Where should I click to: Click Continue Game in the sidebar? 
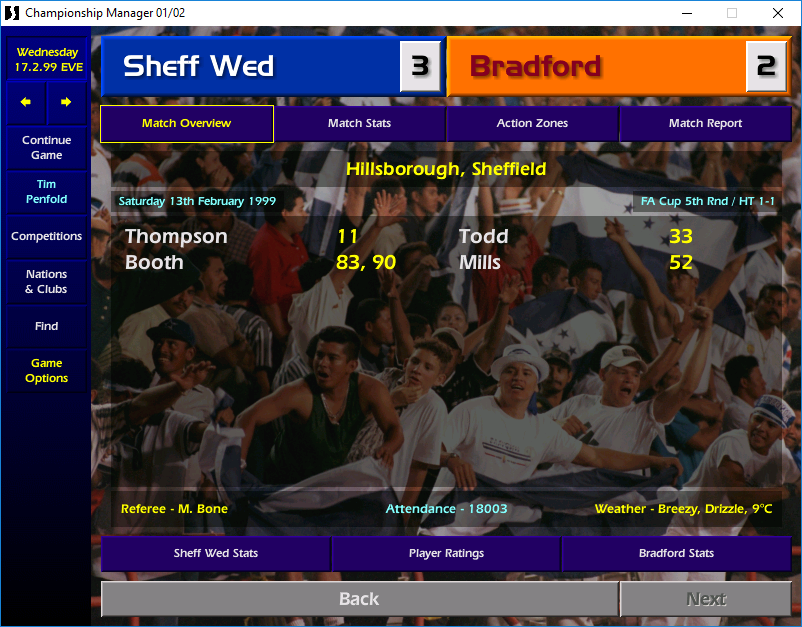[46, 148]
